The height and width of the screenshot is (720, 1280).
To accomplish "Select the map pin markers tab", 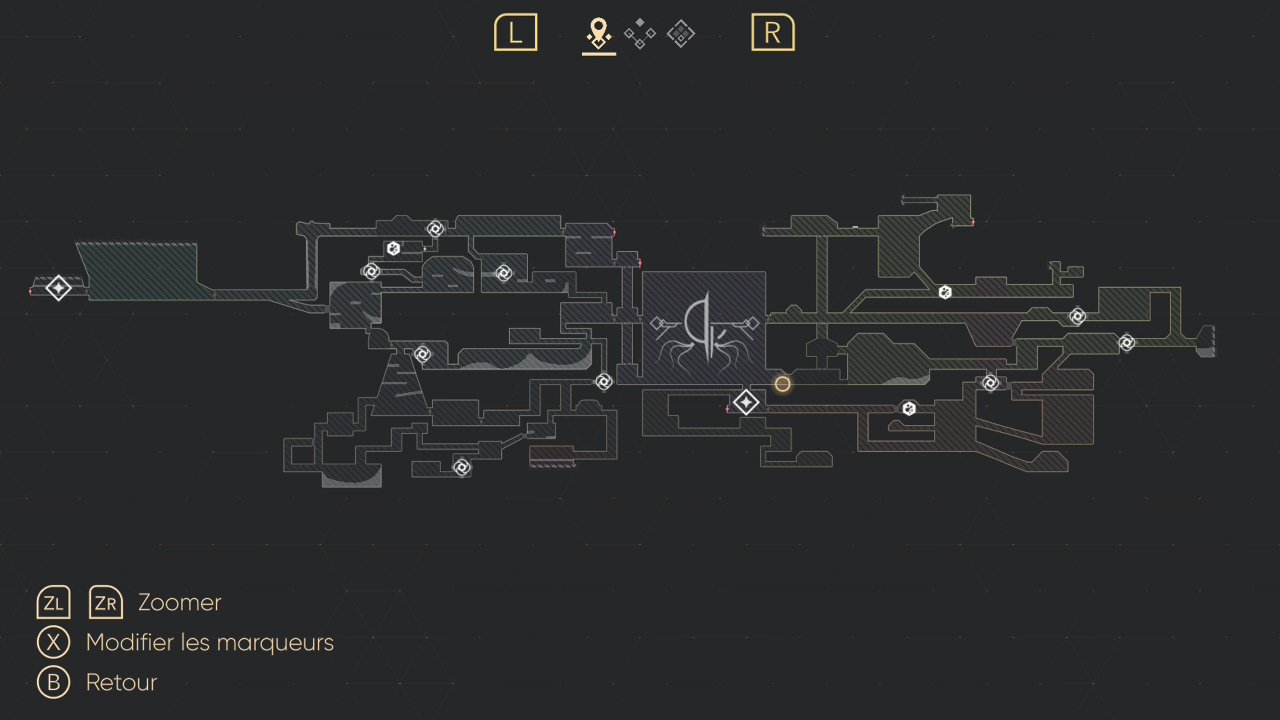I will tap(598, 33).
